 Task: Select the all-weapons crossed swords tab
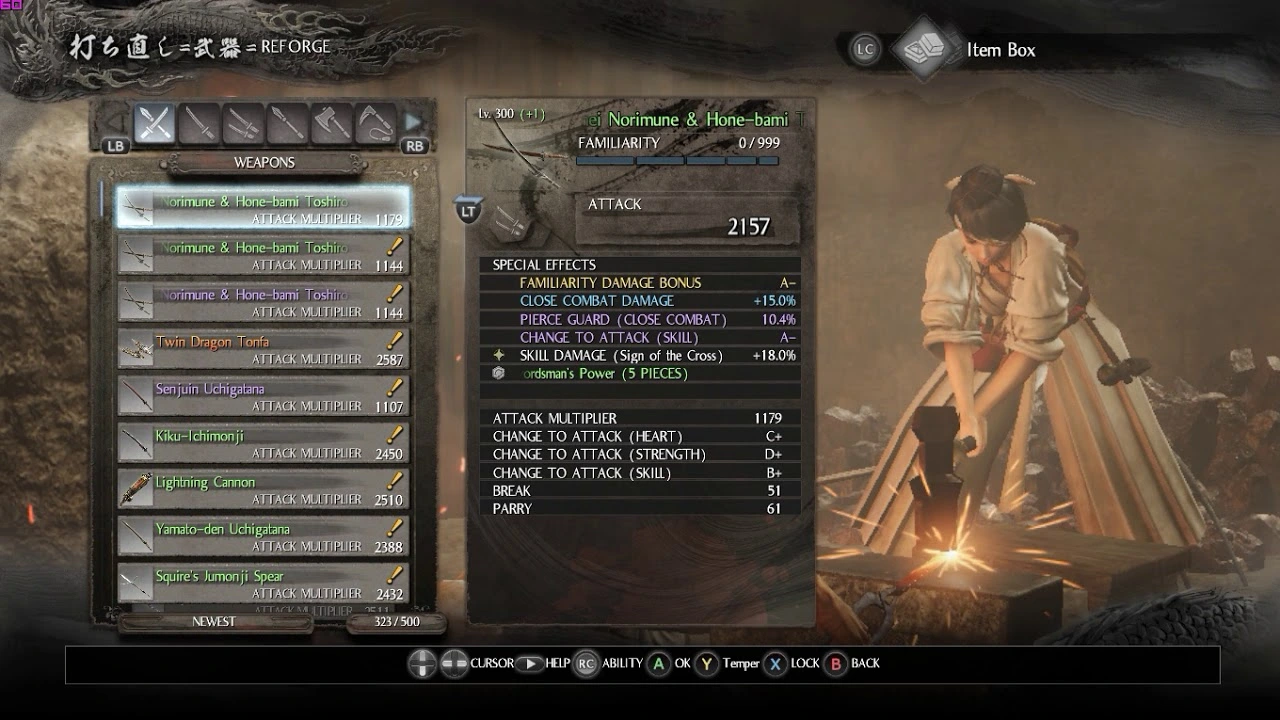[155, 123]
